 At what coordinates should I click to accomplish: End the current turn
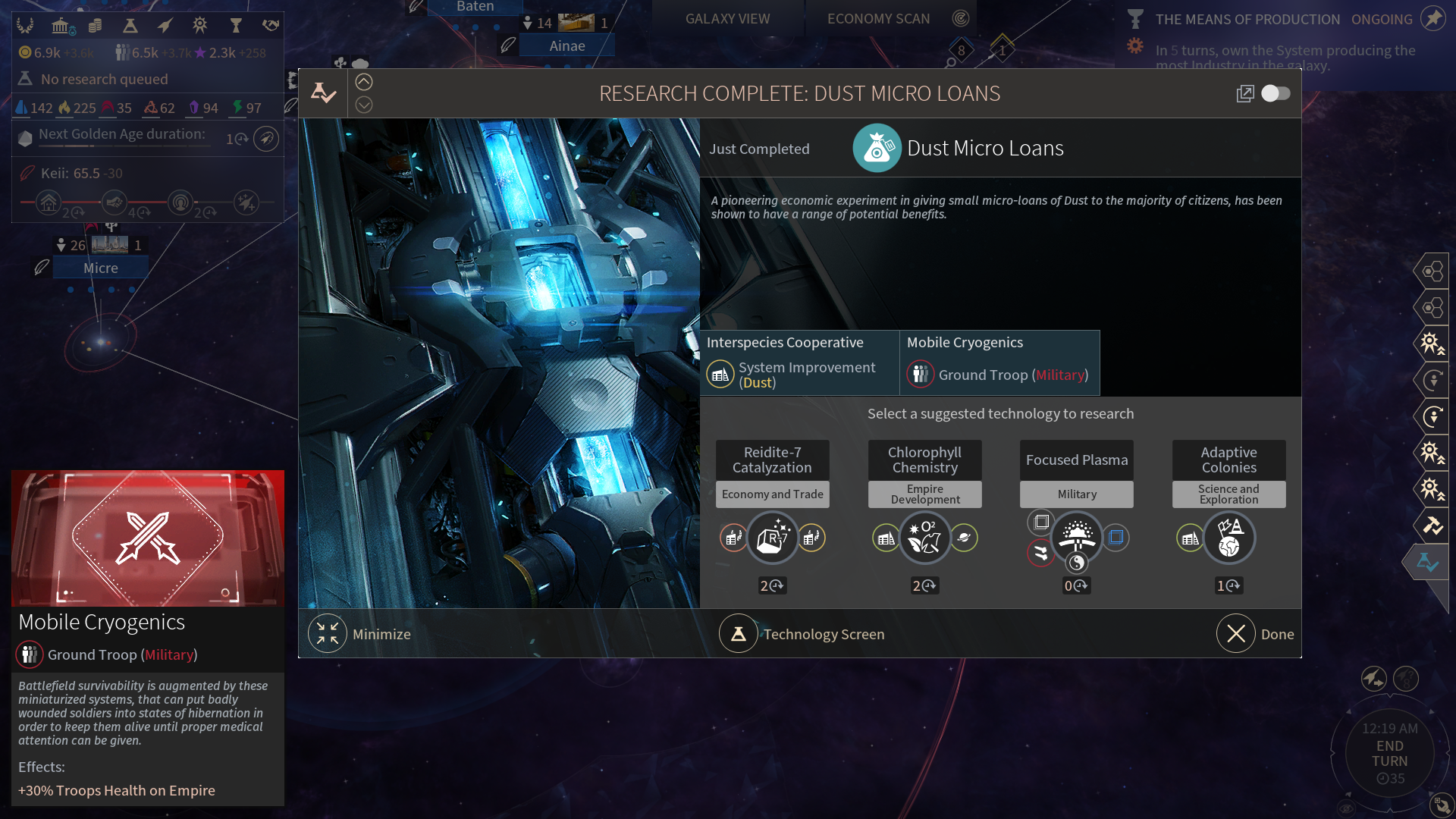pyautogui.click(x=1389, y=753)
